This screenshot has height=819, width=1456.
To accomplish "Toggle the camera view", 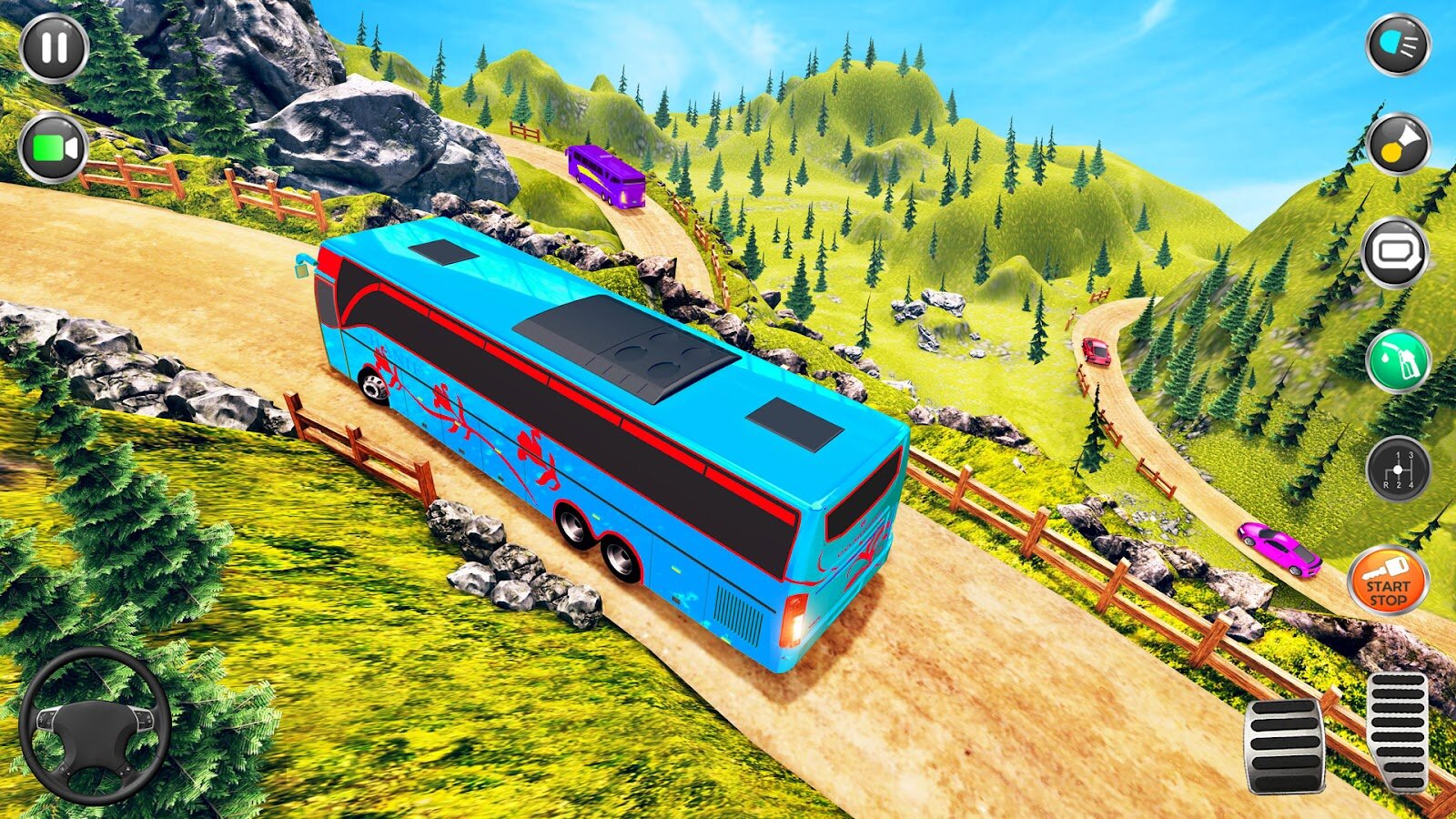I will [x=53, y=146].
